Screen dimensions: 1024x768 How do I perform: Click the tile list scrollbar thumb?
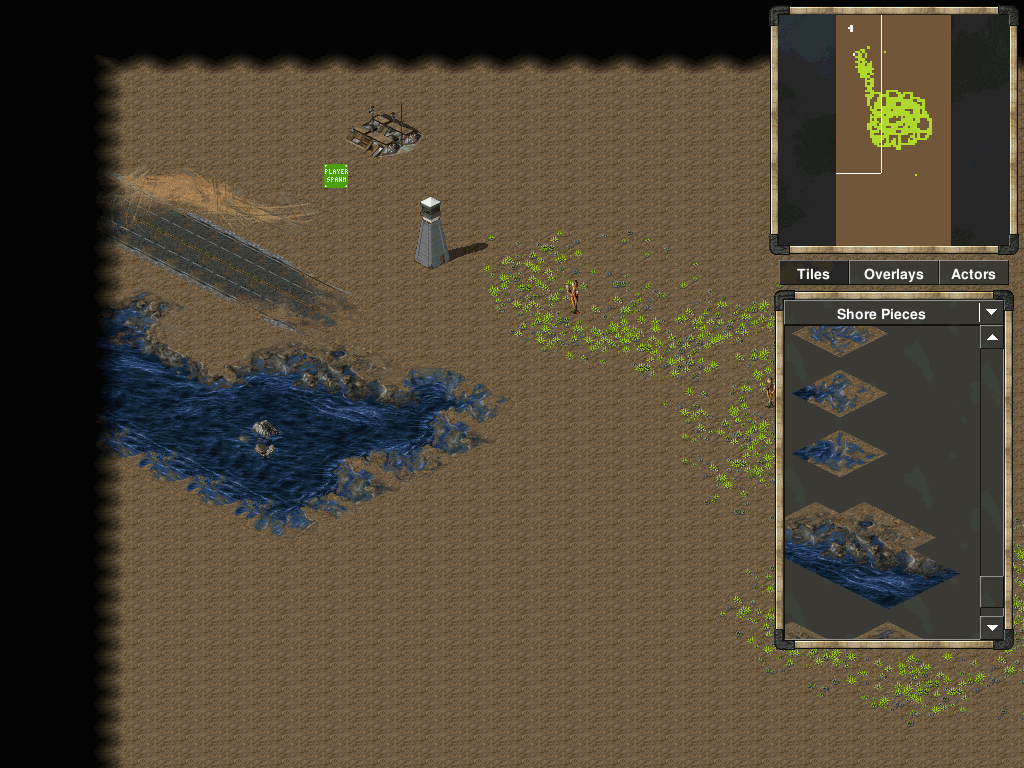pyautogui.click(x=991, y=591)
